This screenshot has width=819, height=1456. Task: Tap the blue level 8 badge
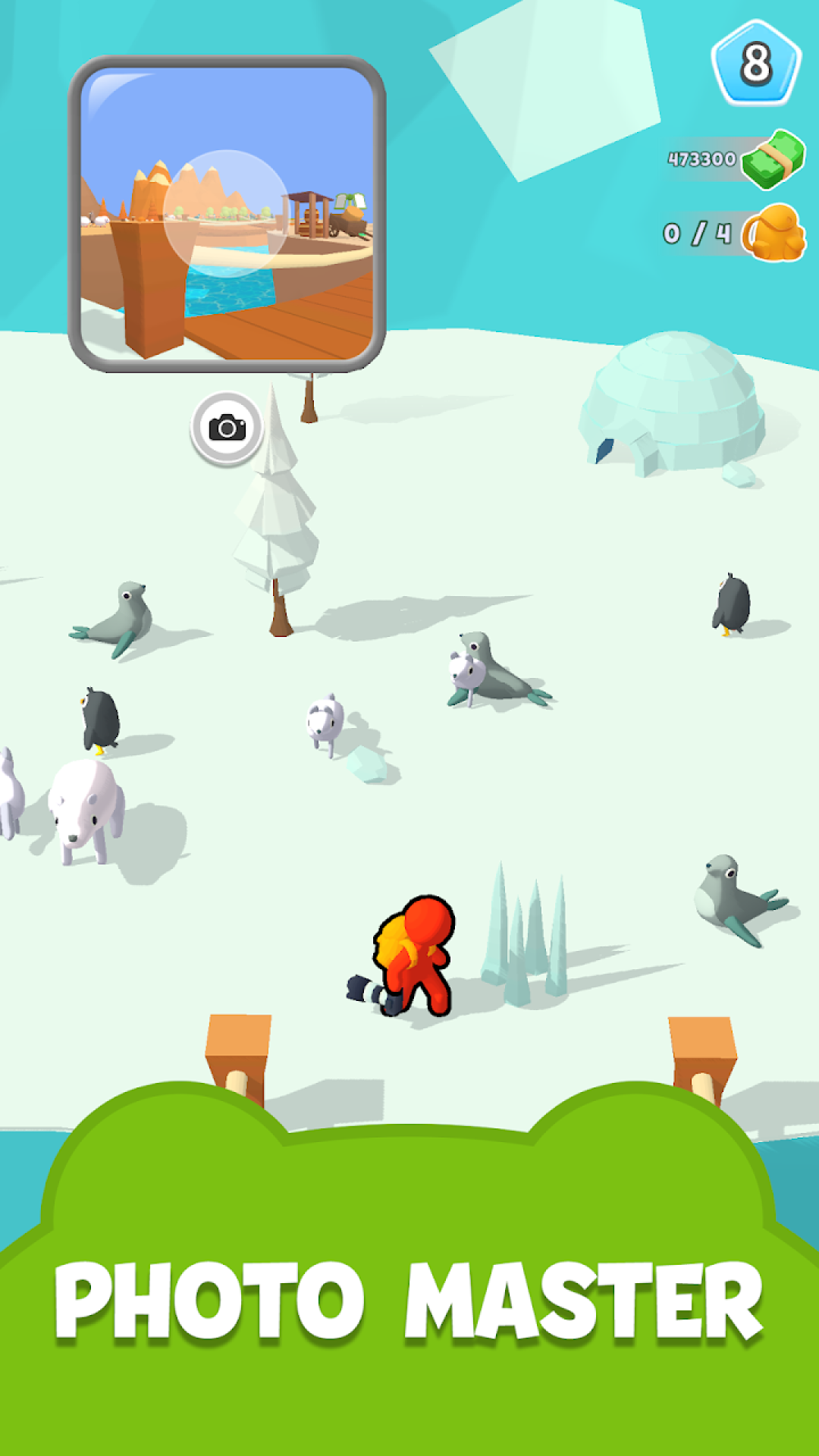coord(755,64)
